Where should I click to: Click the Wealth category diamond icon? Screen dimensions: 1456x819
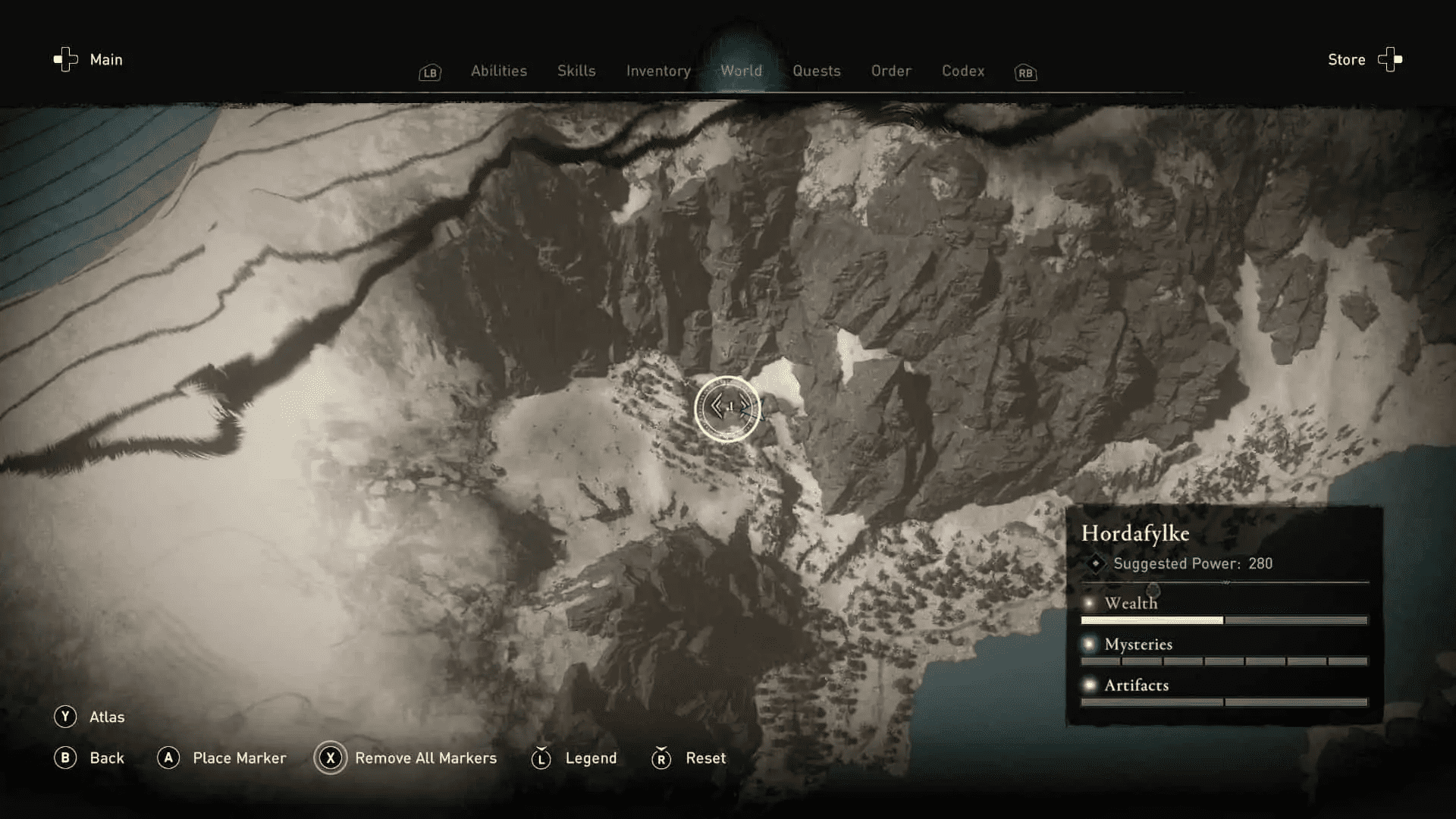pyautogui.click(x=1090, y=603)
